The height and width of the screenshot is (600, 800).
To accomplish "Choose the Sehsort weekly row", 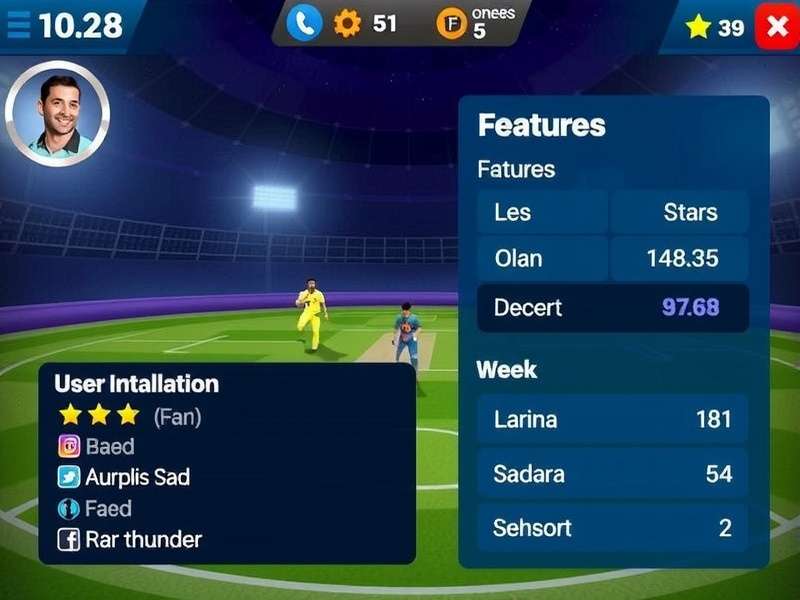I will [x=612, y=527].
